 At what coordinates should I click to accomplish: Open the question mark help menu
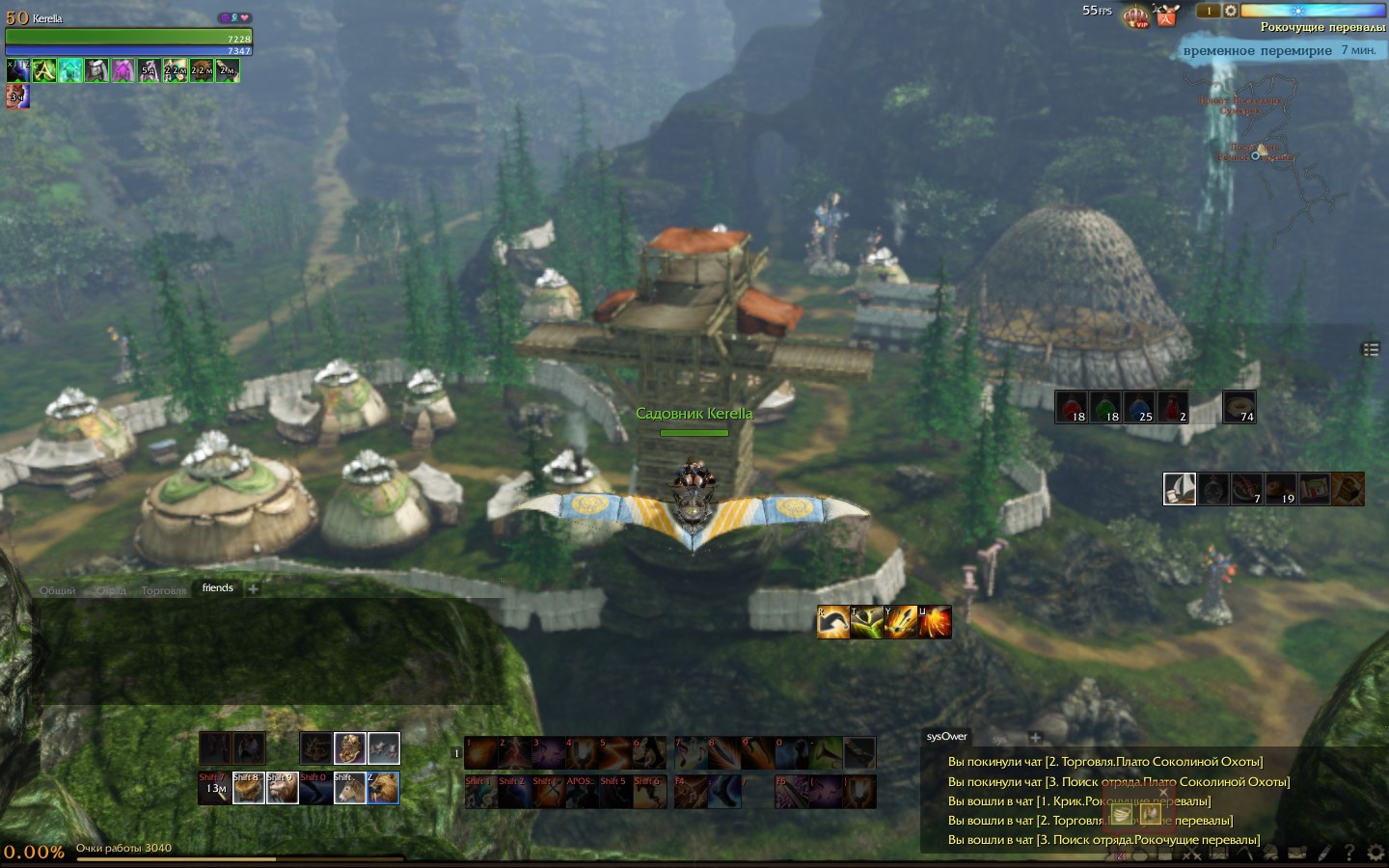[1348, 853]
